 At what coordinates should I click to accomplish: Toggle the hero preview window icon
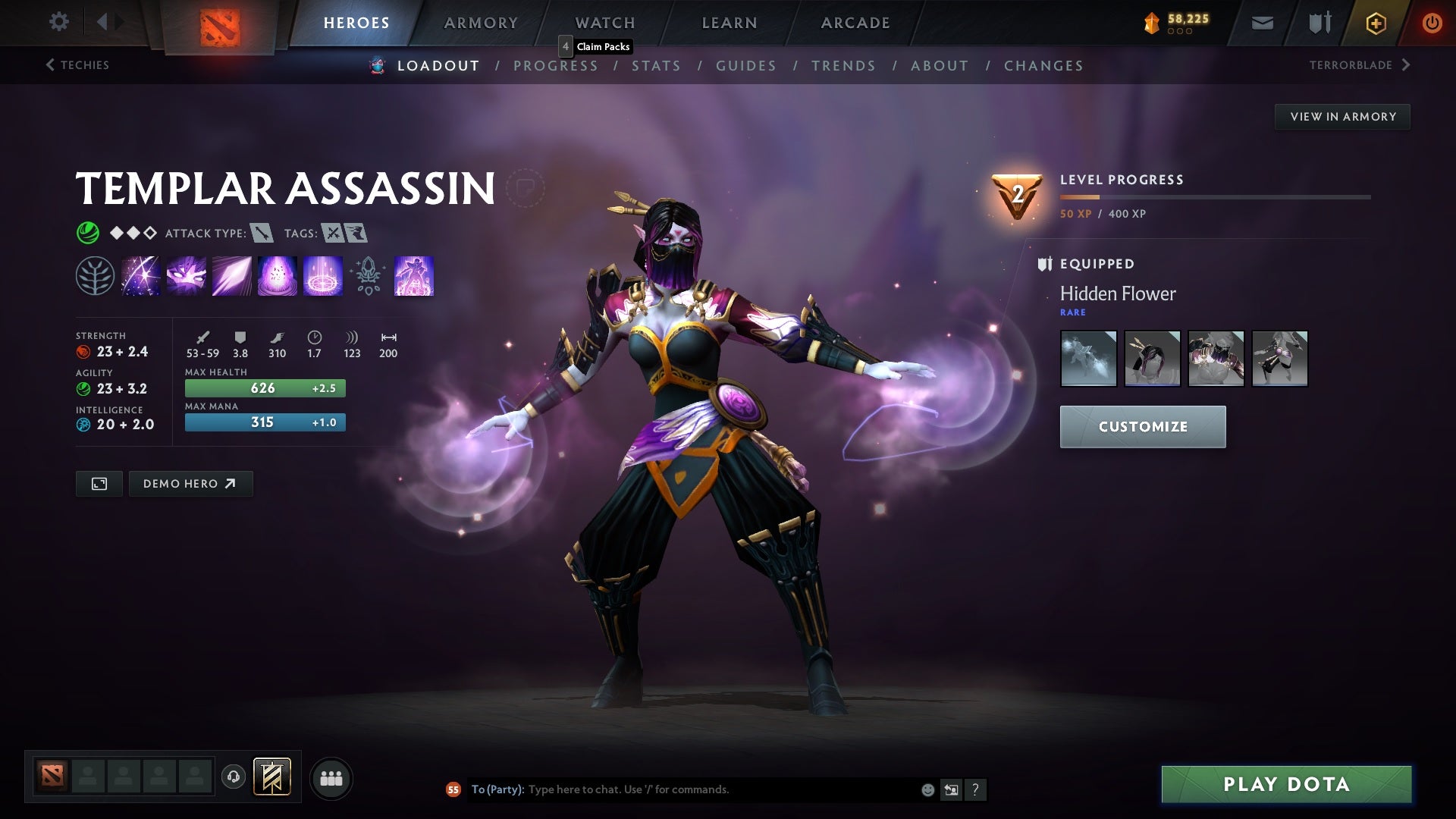coord(99,483)
